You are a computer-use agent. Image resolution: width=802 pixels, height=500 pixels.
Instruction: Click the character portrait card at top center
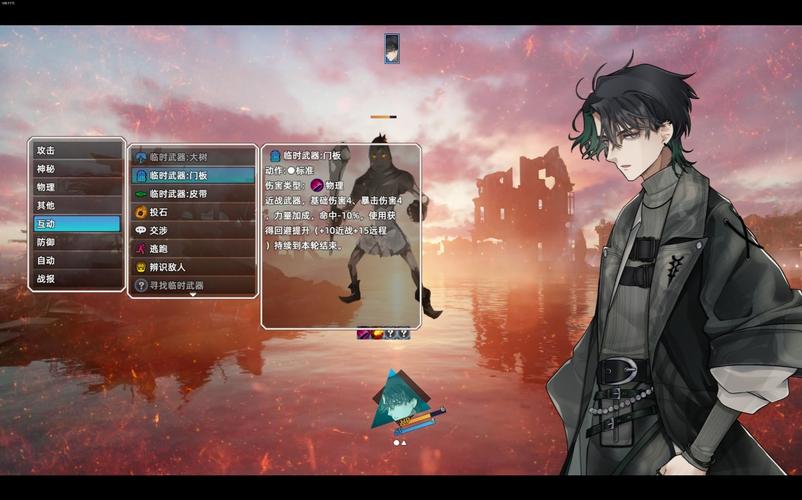392,48
